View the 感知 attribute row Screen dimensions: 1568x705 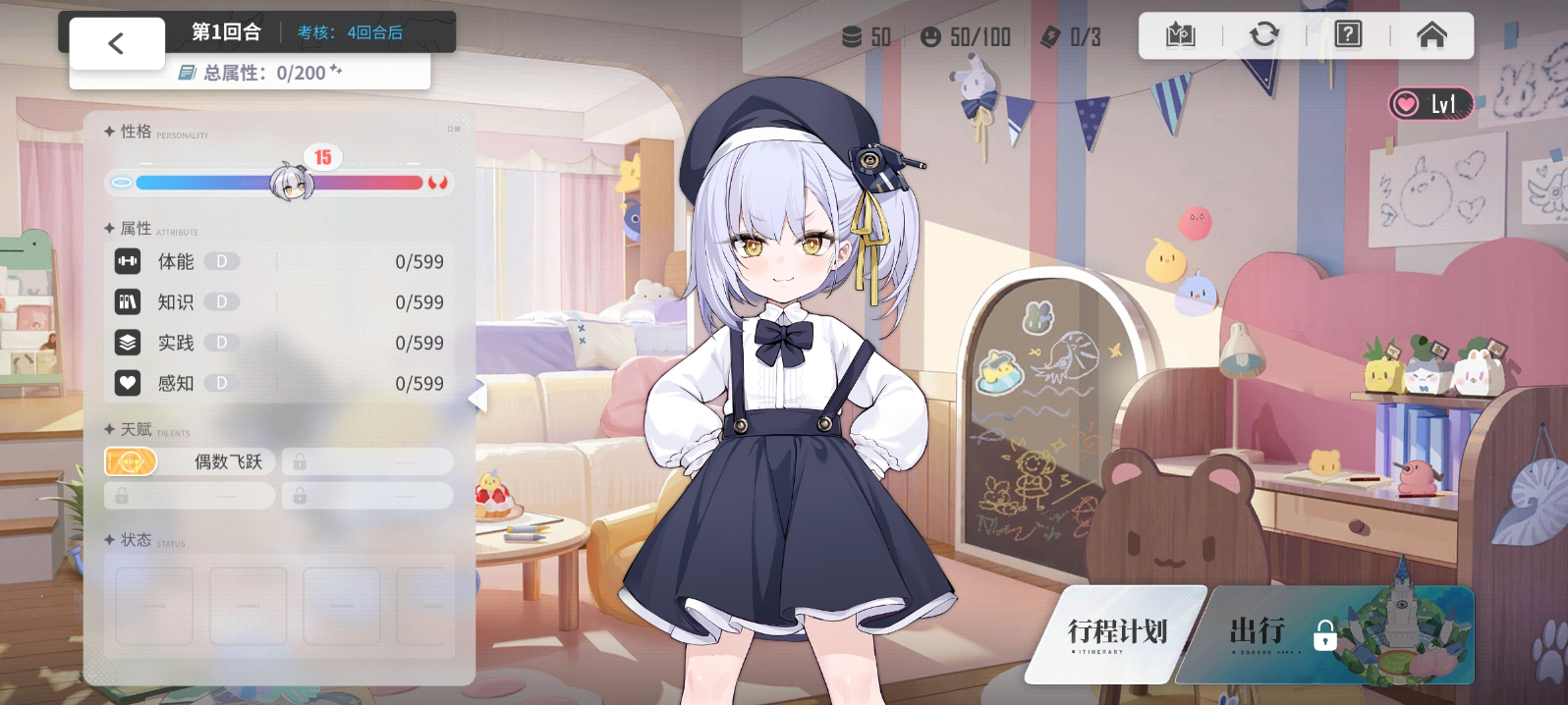(279, 383)
